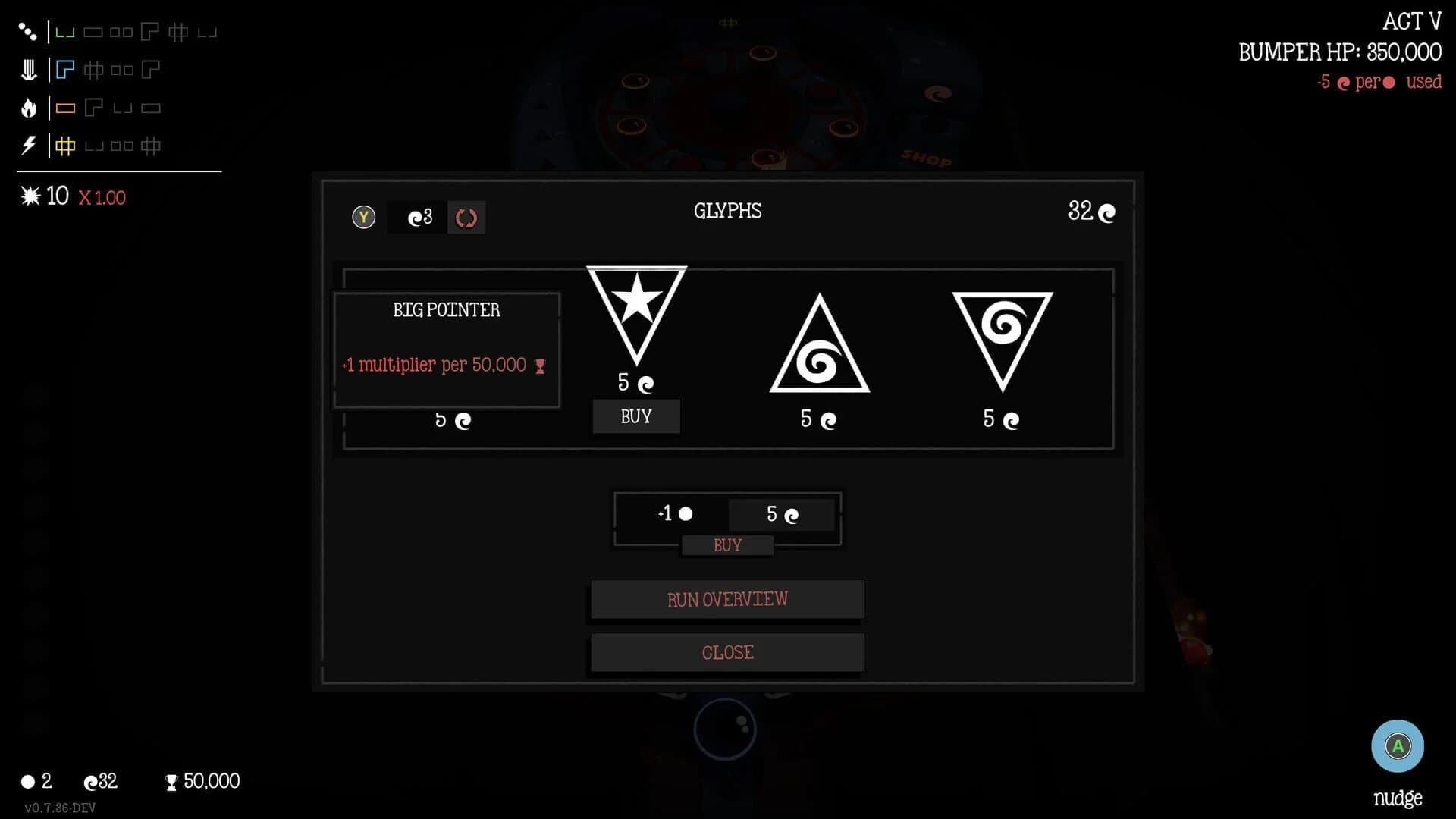Click the Y controller button icon
The image size is (1456, 819).
point(363,216)
